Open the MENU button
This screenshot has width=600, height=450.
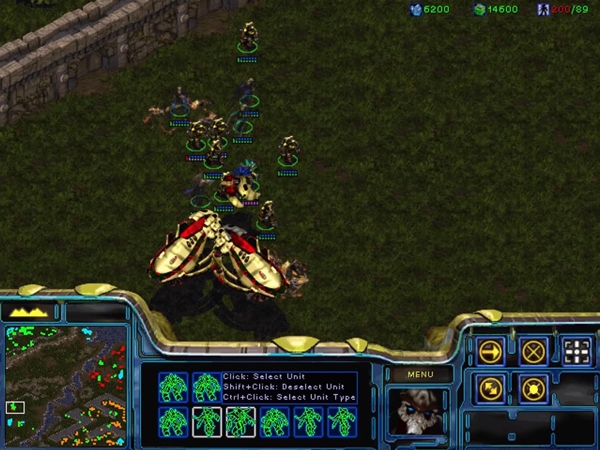[419, 374]
